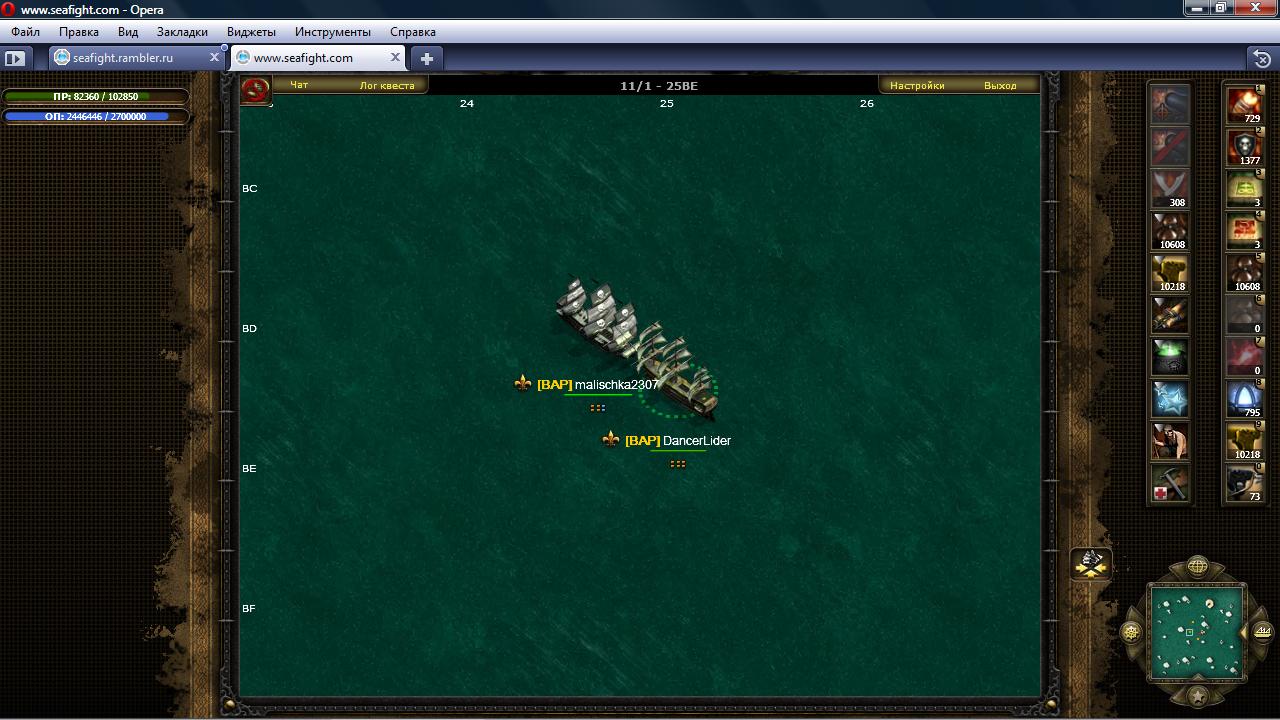Viewport: 1280px width, 720px height.
Task: Open the Лог квеста quest log
Action: [387, 86]
